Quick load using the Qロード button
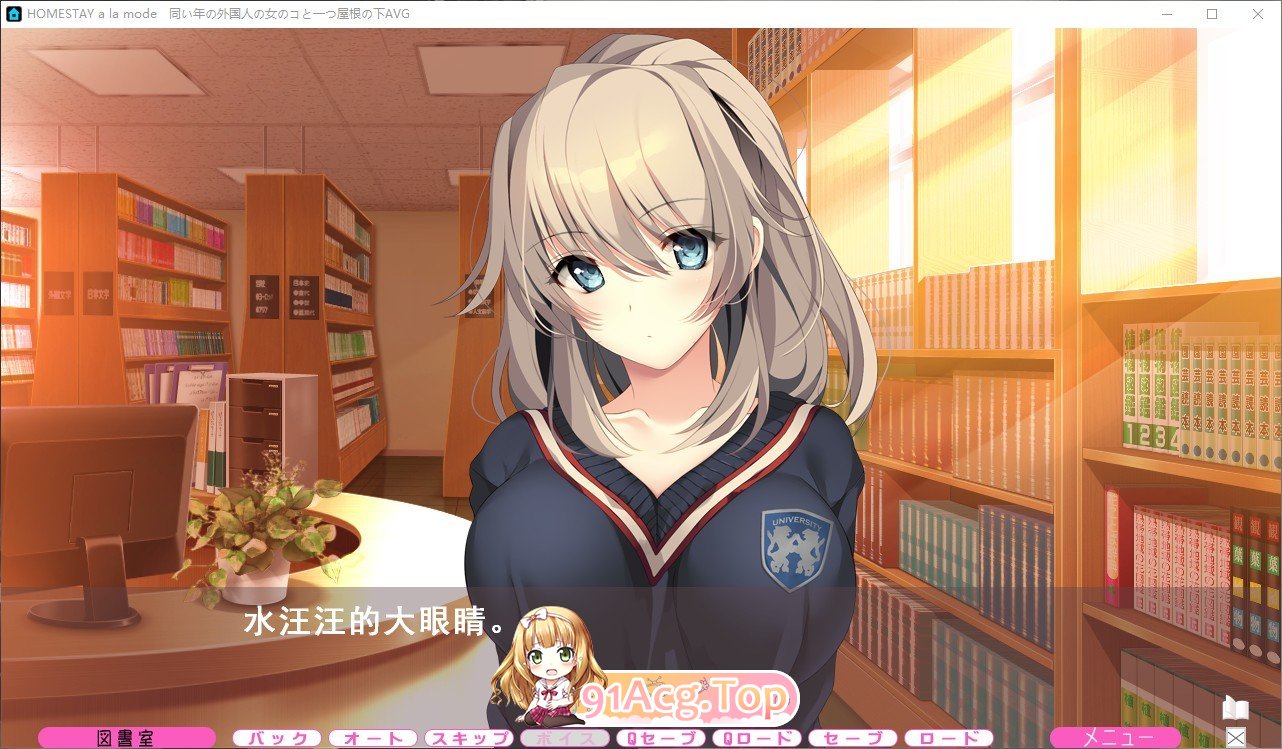The height and width of the screenshot is (749, 1282). (755, 738)
